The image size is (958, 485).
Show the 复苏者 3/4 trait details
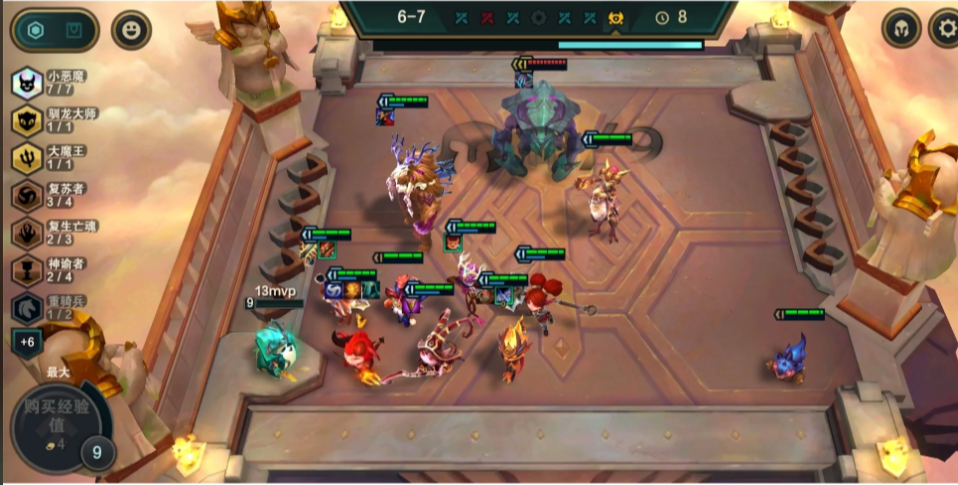[27, 195]
